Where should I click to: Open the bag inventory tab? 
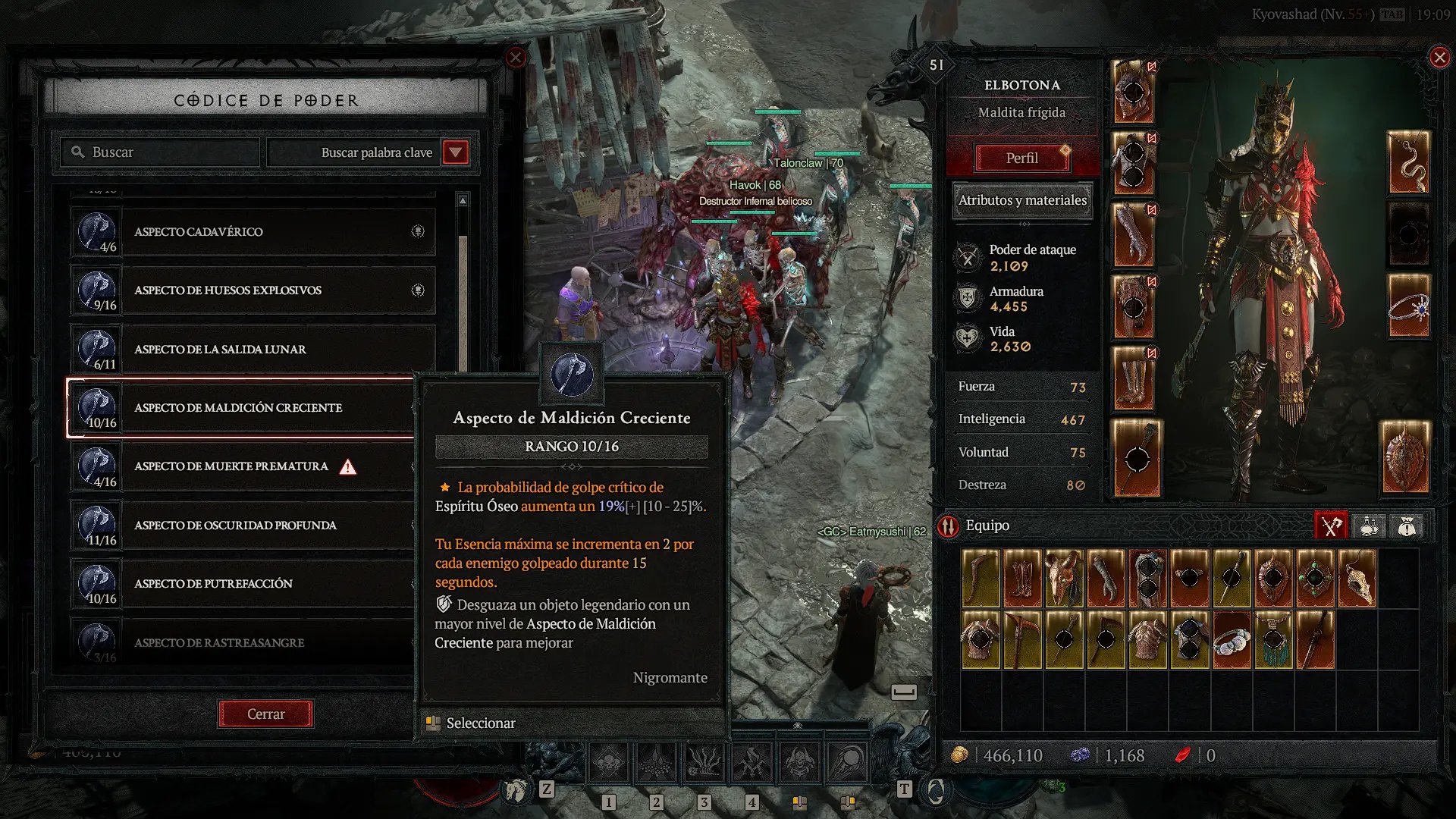(1407, 526)
